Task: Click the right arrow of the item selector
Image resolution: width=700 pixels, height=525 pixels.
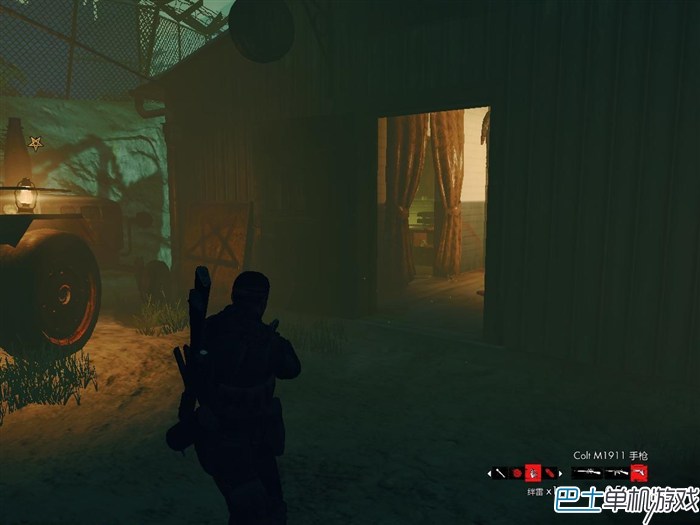Action: (x=560, y=472)
